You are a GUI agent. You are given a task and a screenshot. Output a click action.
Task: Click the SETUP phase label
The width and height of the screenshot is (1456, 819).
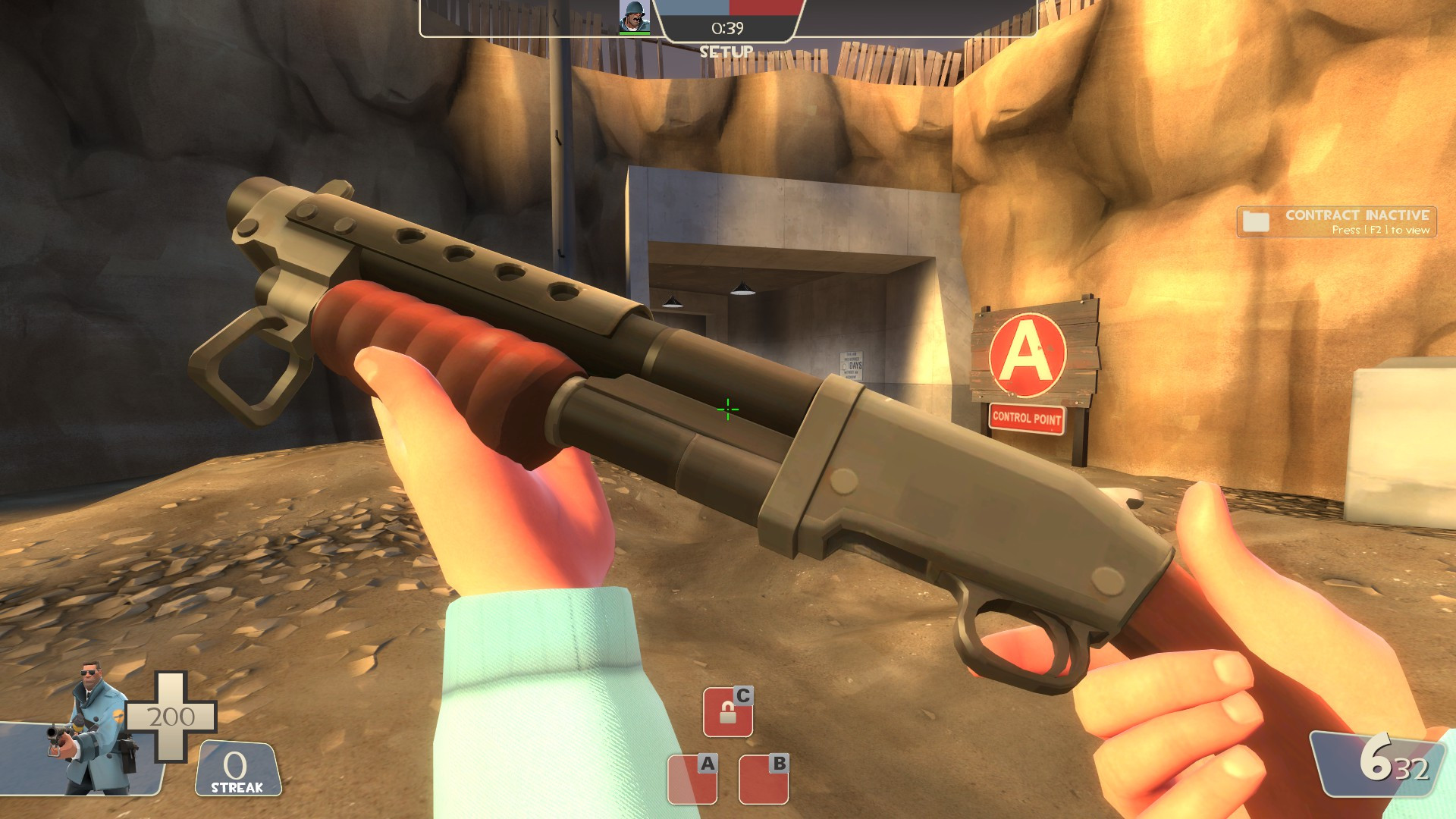pyautogui.click(x=726, y=53)
